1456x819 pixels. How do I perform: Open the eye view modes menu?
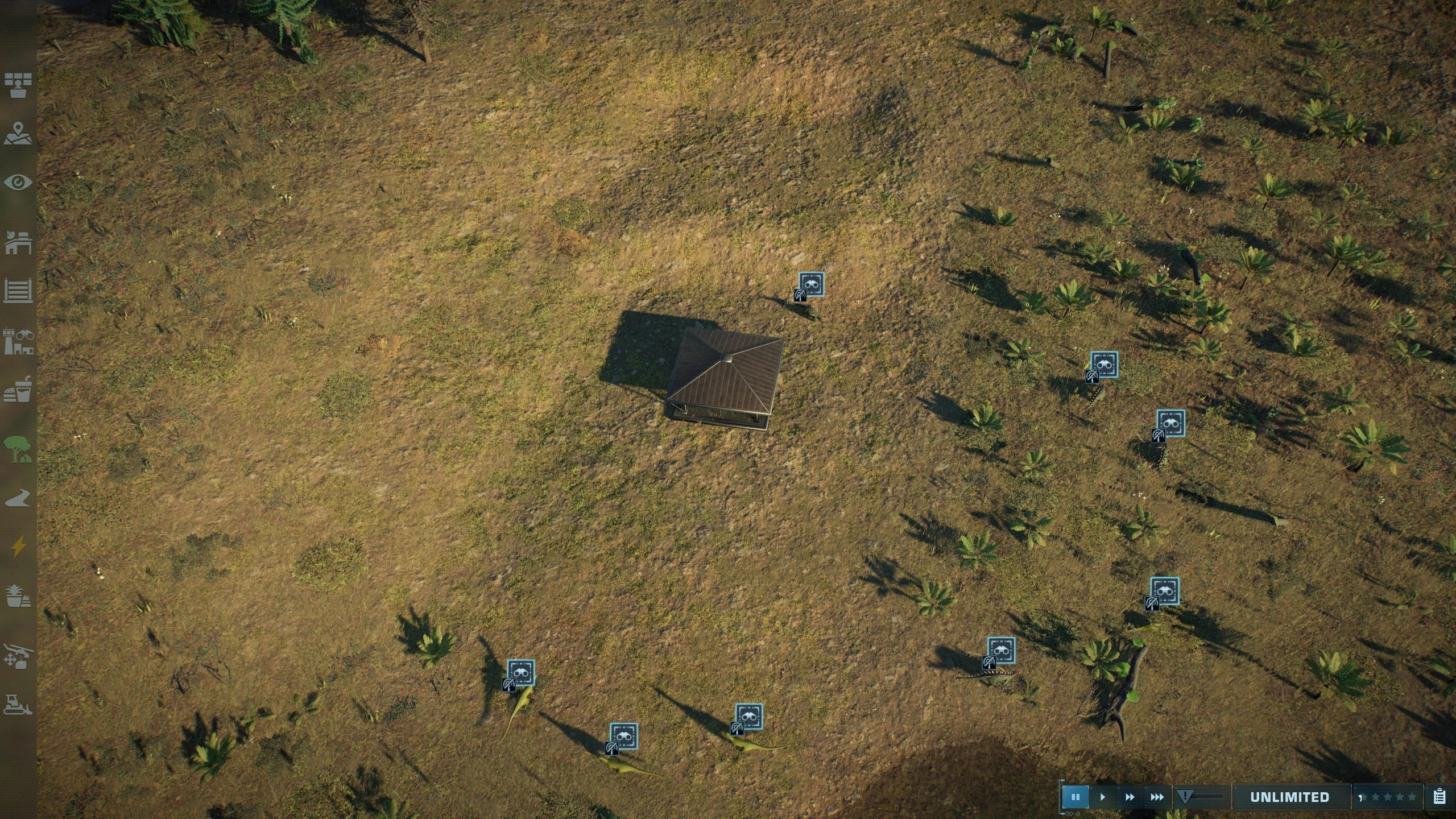(x=18, y=182)
